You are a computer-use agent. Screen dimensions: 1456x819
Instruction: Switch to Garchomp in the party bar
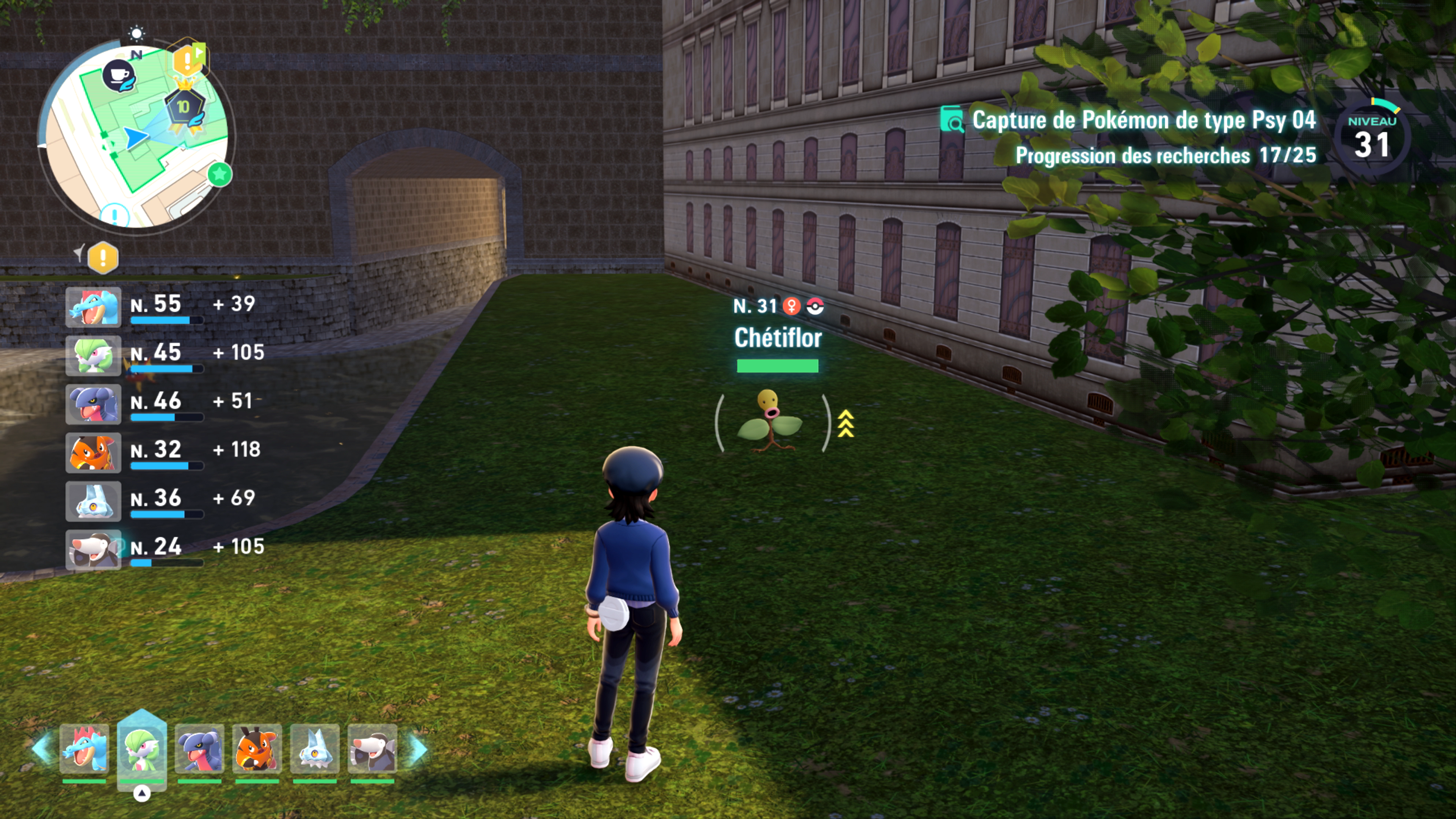tap(199, 749)
